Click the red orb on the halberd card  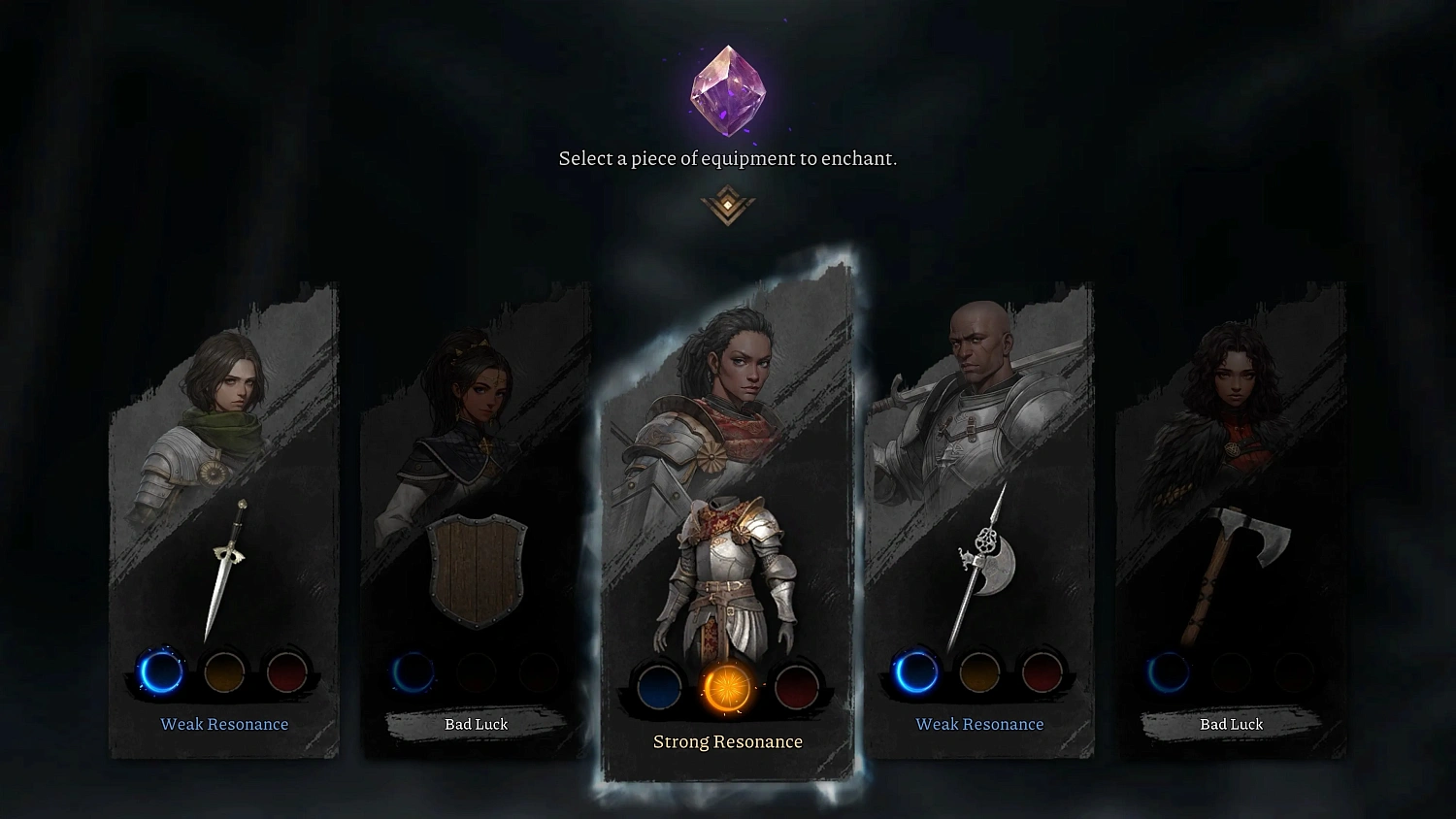[1042, 672]
